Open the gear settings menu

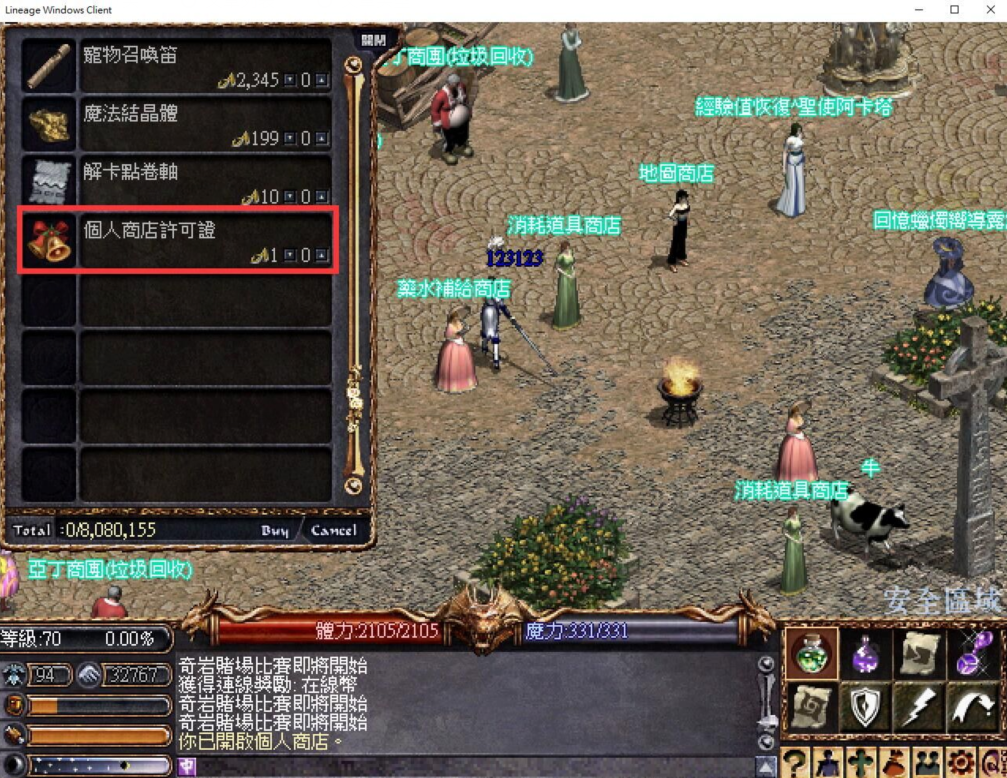[x=960, y=763]
